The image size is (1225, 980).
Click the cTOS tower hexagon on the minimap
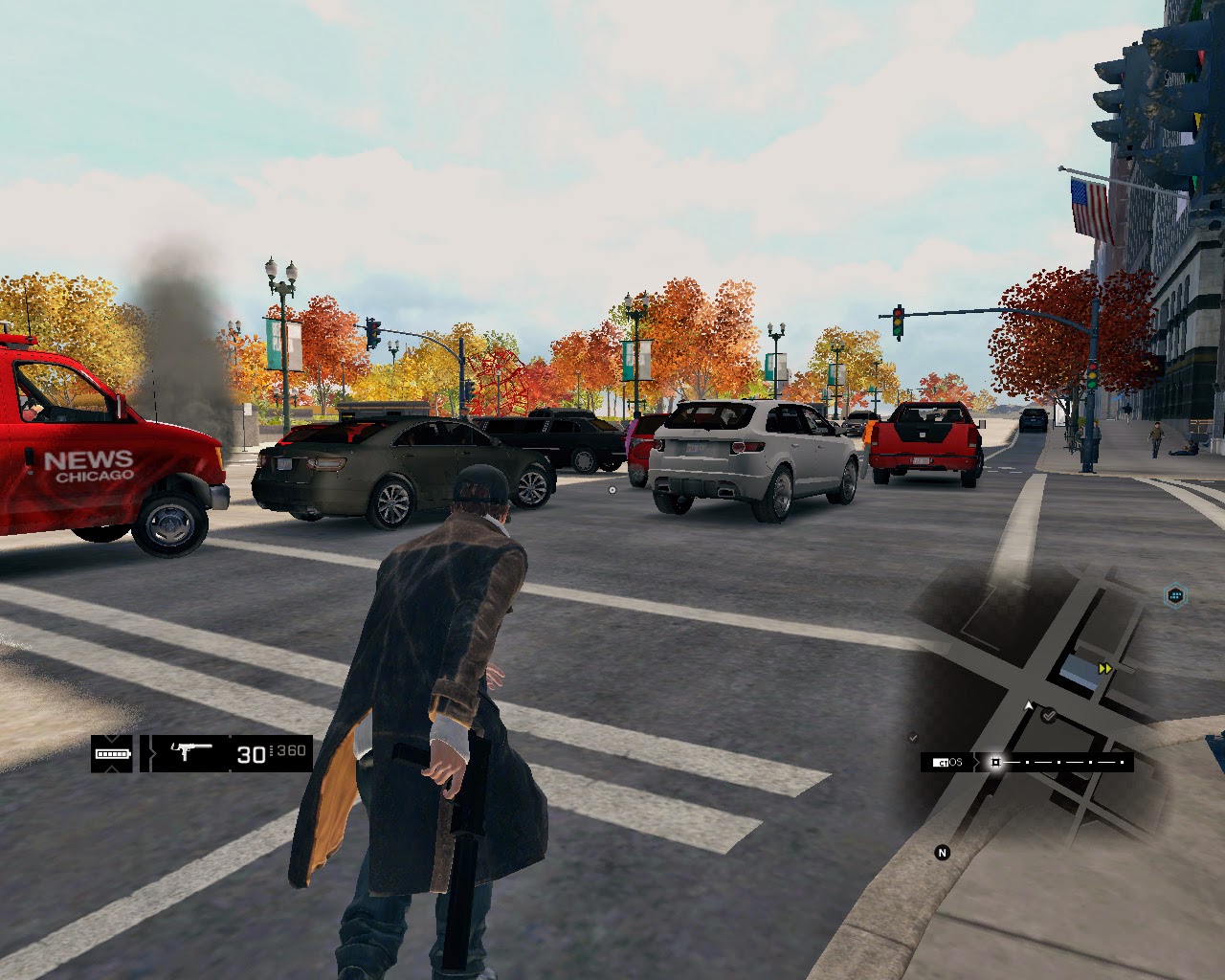click(x=1174, y=595)
